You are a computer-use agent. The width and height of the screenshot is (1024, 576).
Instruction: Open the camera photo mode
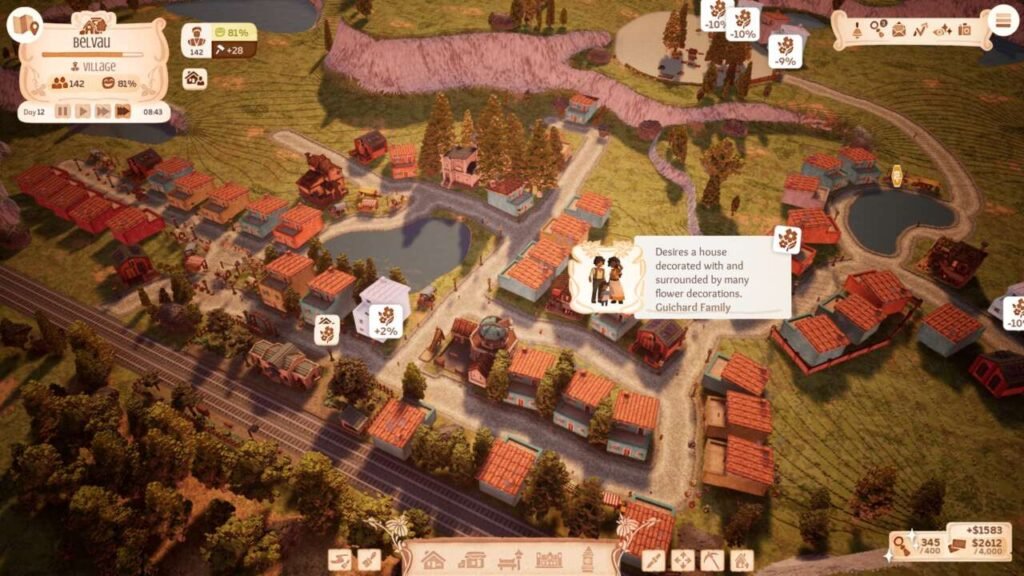pos(965,29)
